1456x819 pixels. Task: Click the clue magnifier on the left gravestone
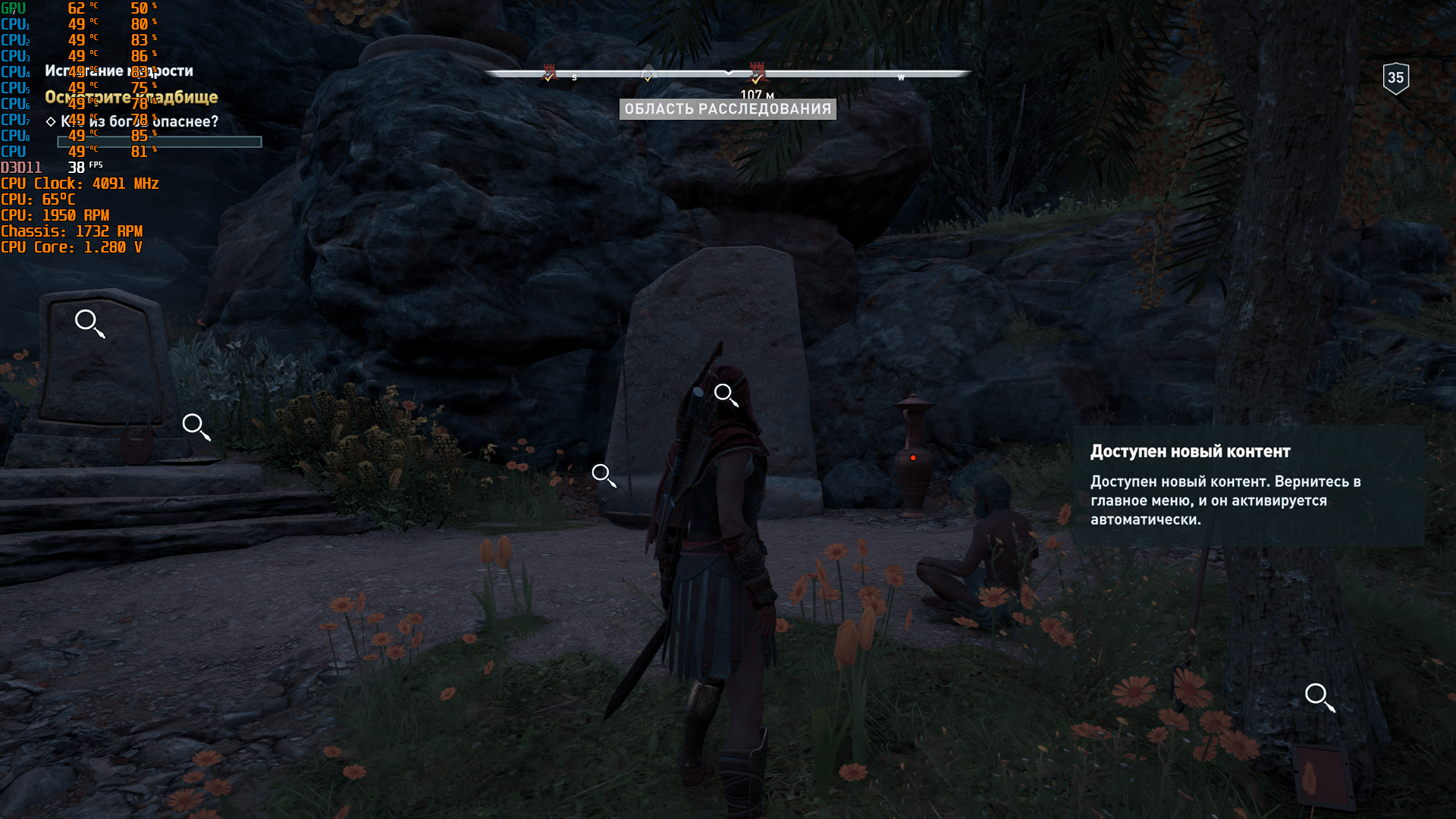click(x=88, y=322)
